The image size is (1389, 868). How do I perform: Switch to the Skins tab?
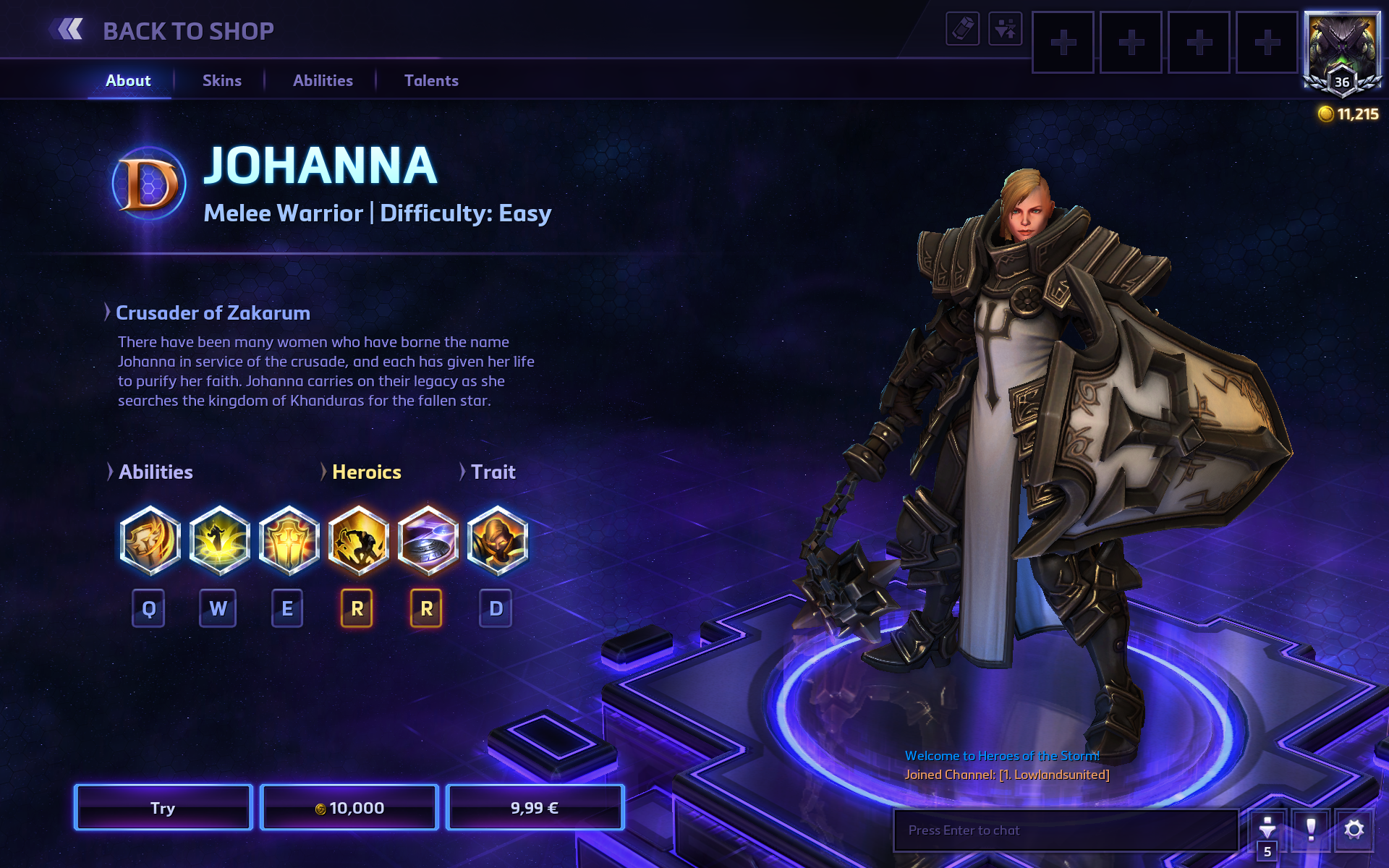pyautogui.click(x=221, y=81)
